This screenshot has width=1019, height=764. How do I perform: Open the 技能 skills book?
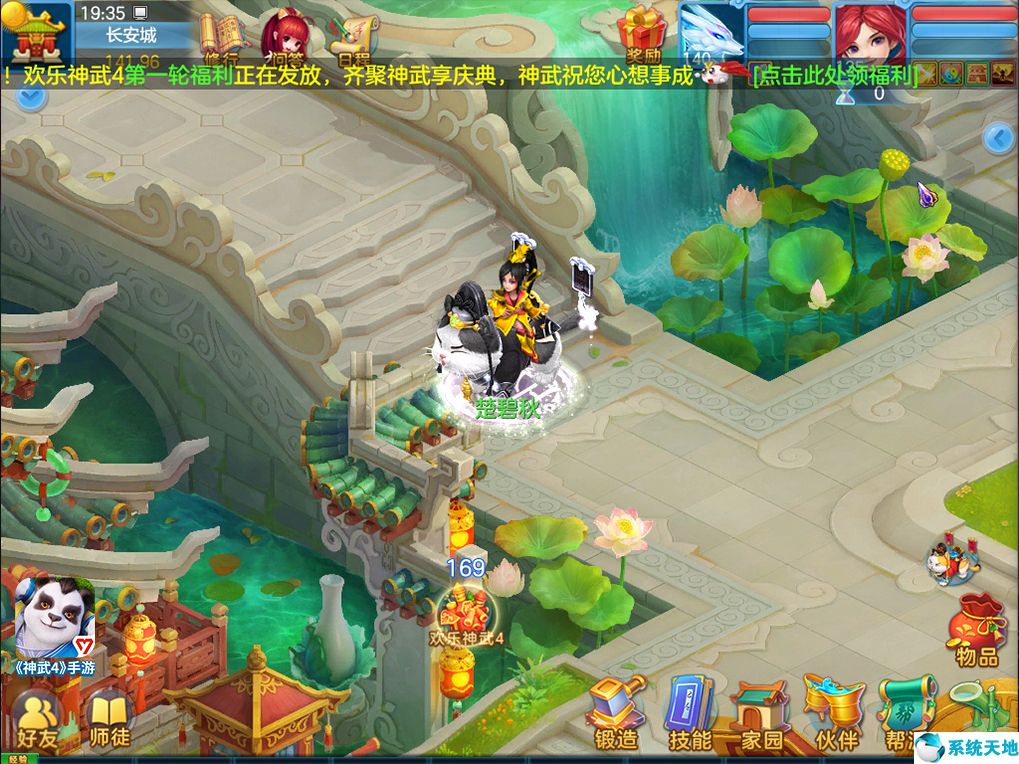click(x=690, y=712)
